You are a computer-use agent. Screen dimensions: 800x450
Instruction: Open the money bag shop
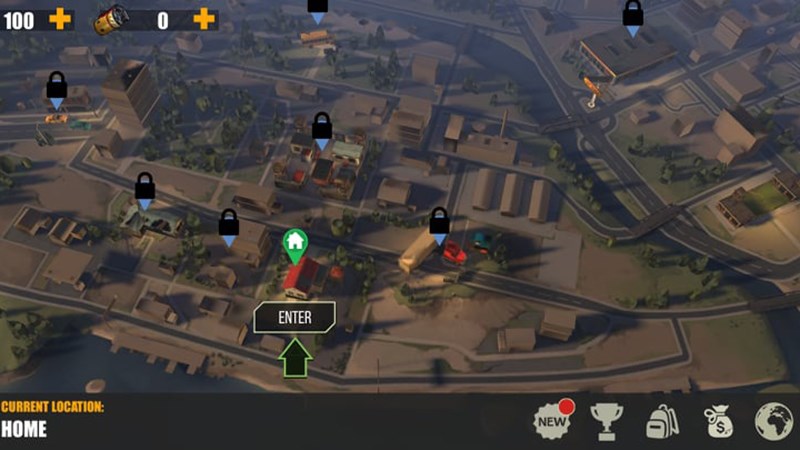pos(718,421)
